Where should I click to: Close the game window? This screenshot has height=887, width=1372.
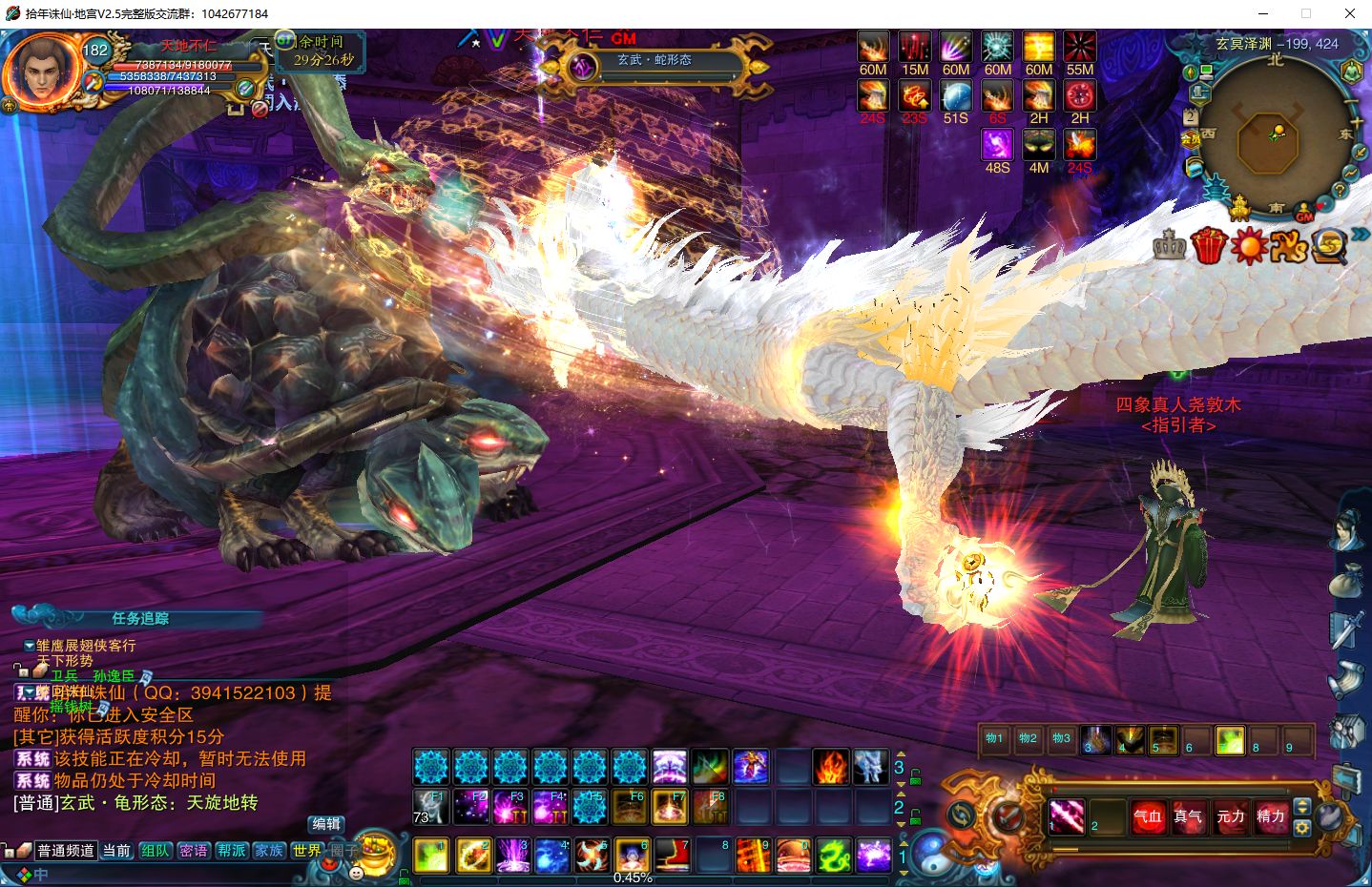pyautogui.click(x=1349, y=13)
